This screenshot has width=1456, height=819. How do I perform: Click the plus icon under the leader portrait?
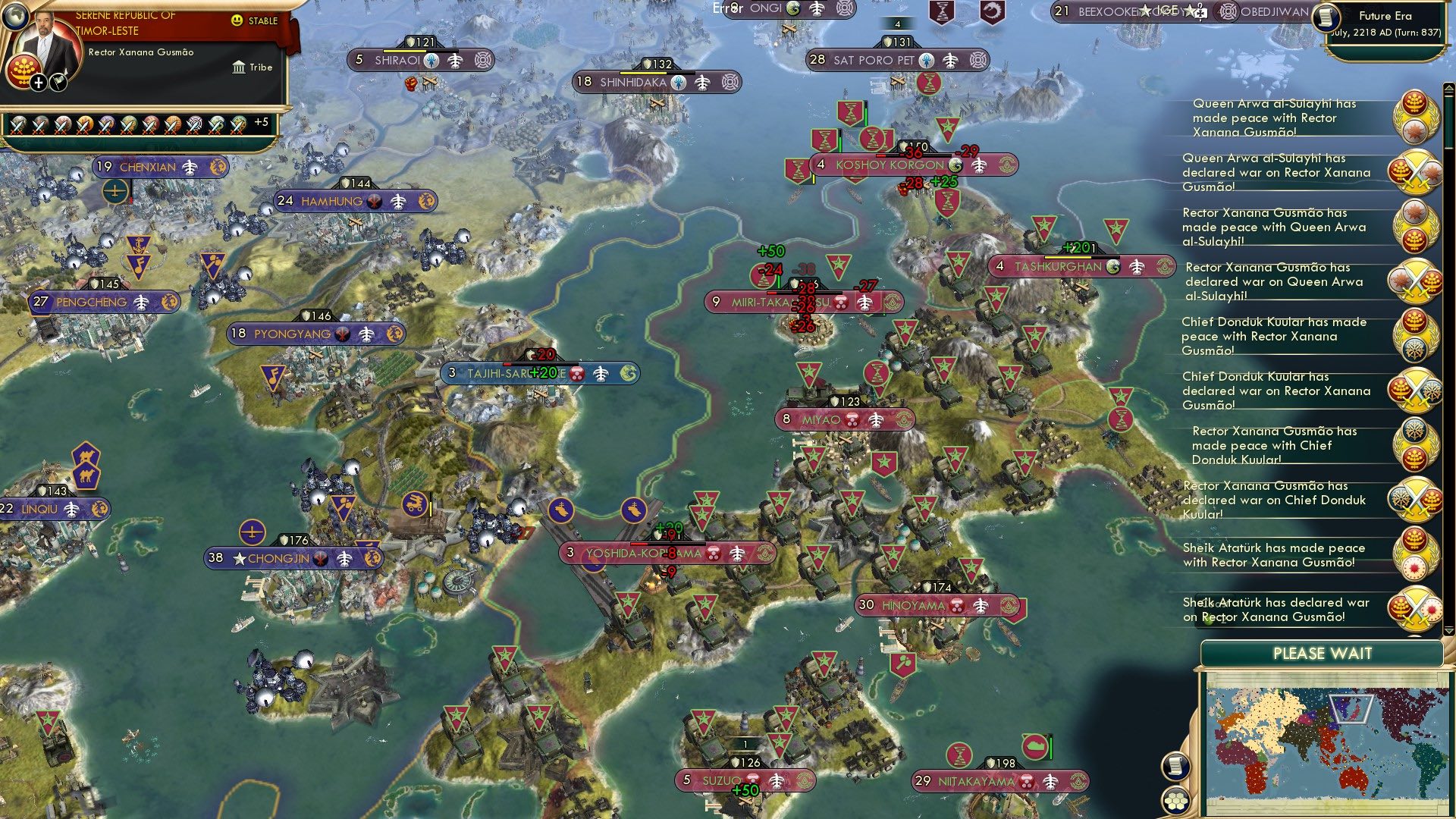[x=37, y=81]
